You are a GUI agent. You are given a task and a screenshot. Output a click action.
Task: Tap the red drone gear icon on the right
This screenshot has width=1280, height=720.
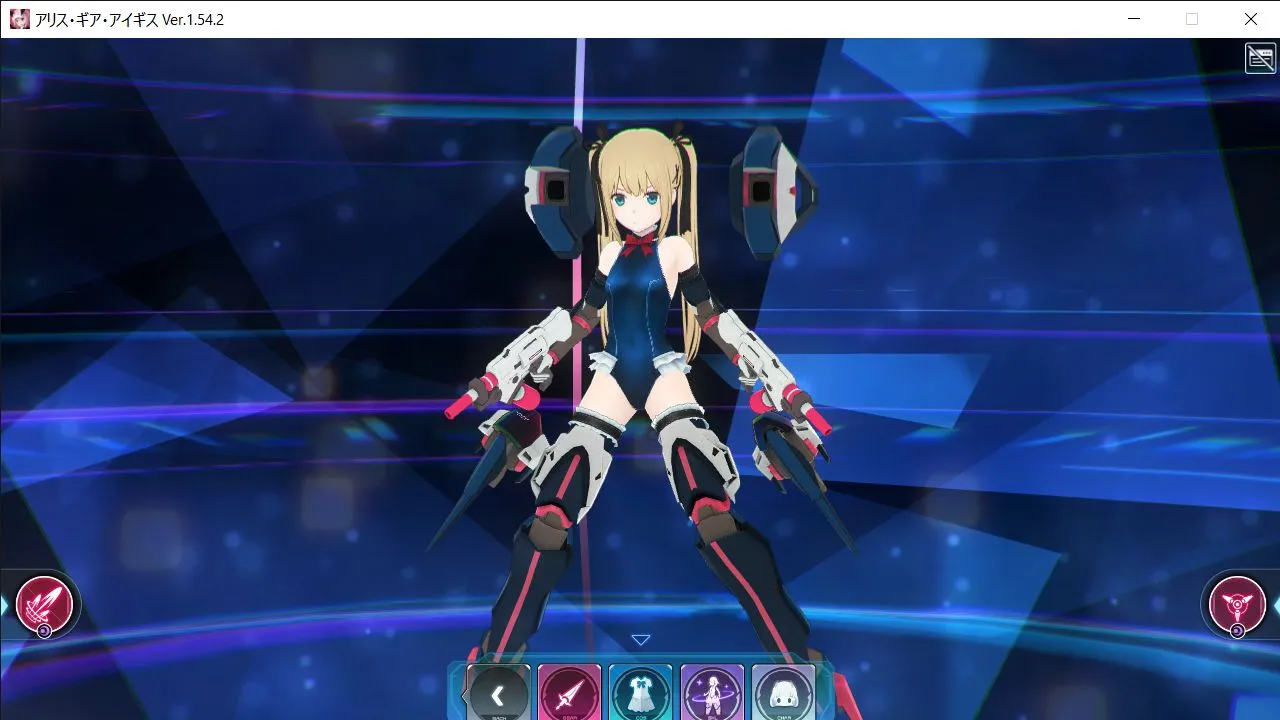point(1237,604)
